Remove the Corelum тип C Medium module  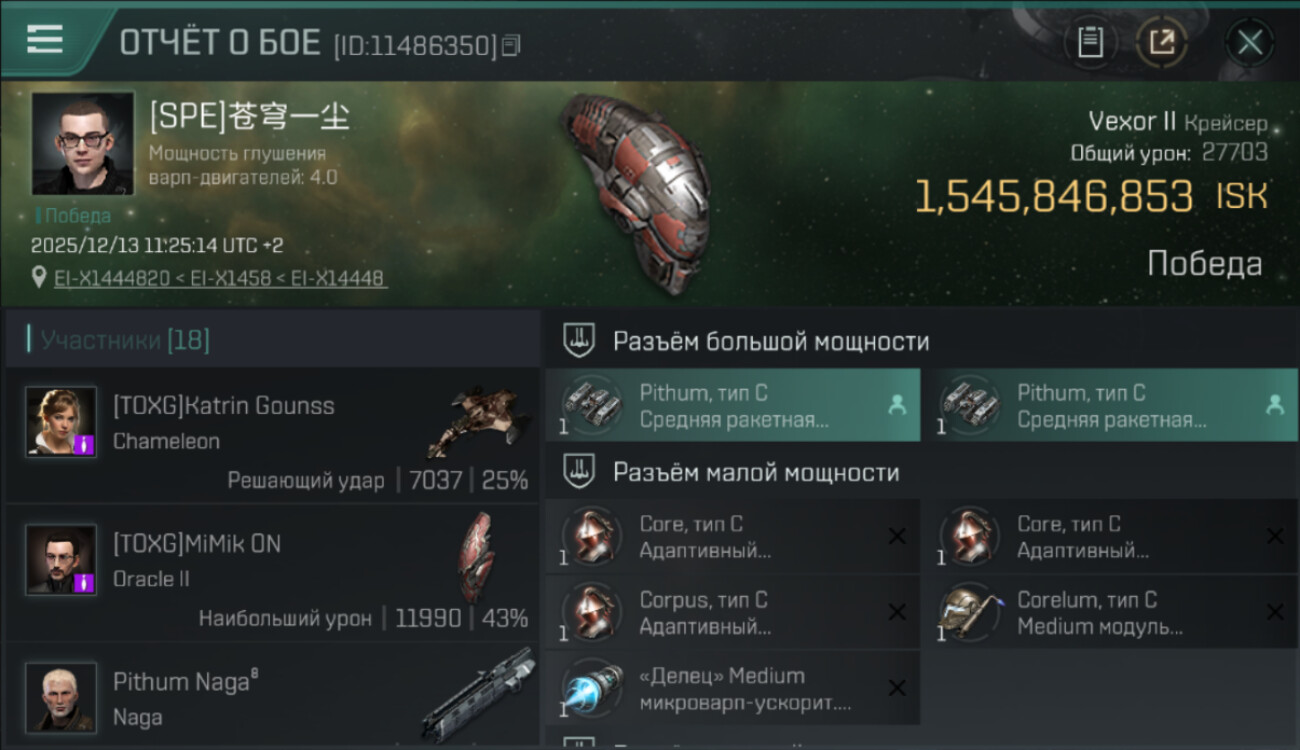pos(1276,612)
